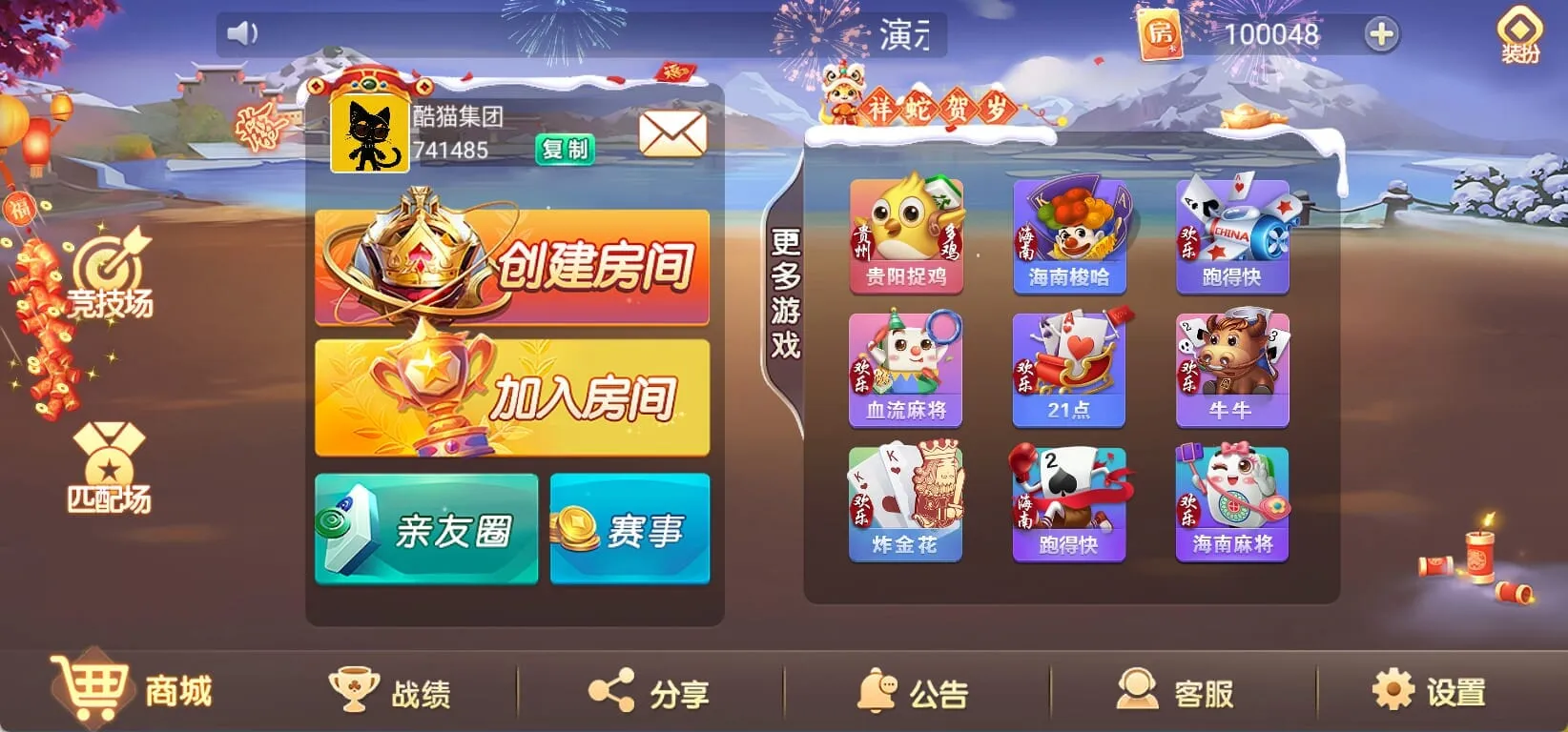Mute the game sound with speaker icon
Screen dimensions: 1568x732
[x=243, y=31]
